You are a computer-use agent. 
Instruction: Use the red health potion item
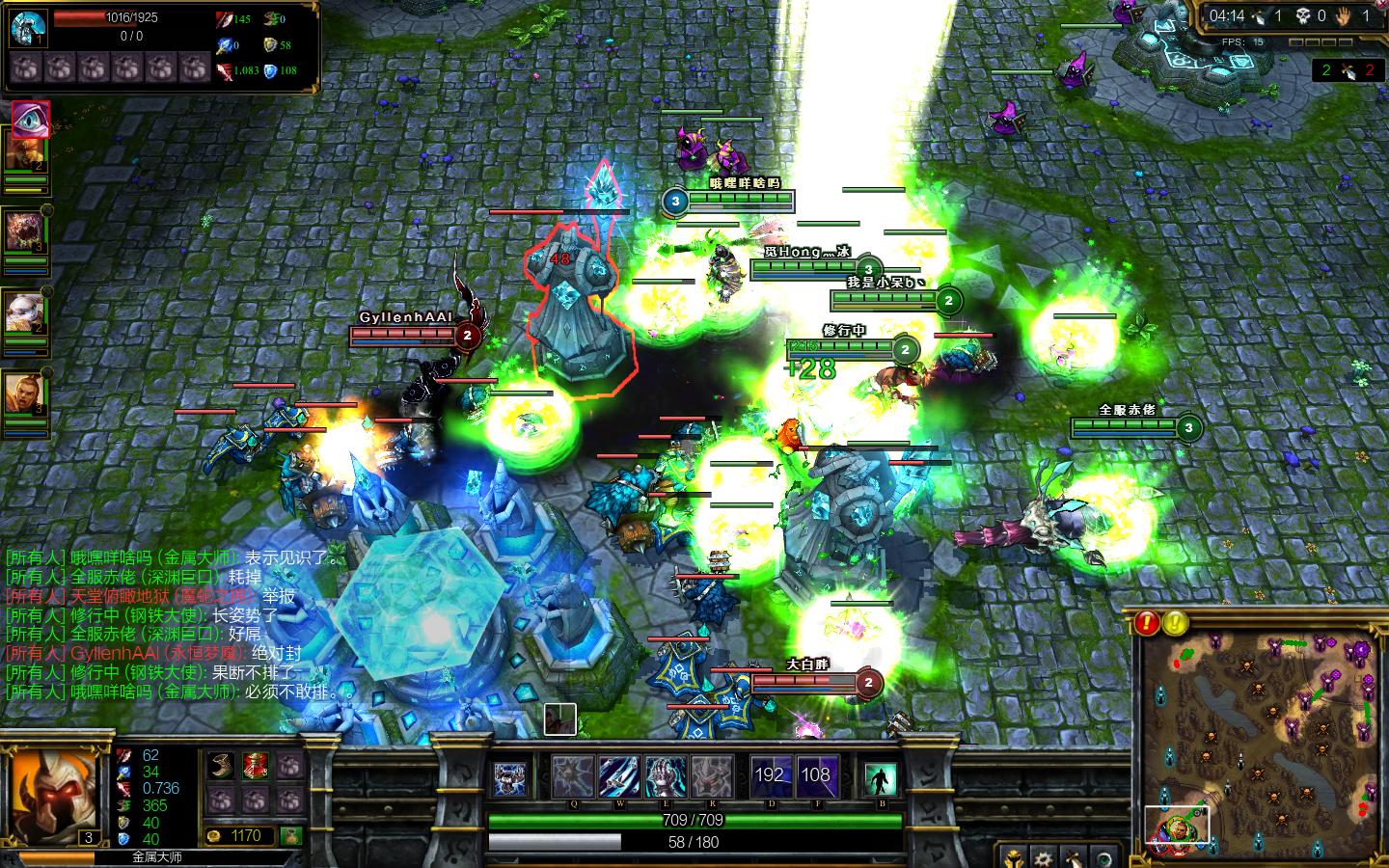(x=256, y=768)
